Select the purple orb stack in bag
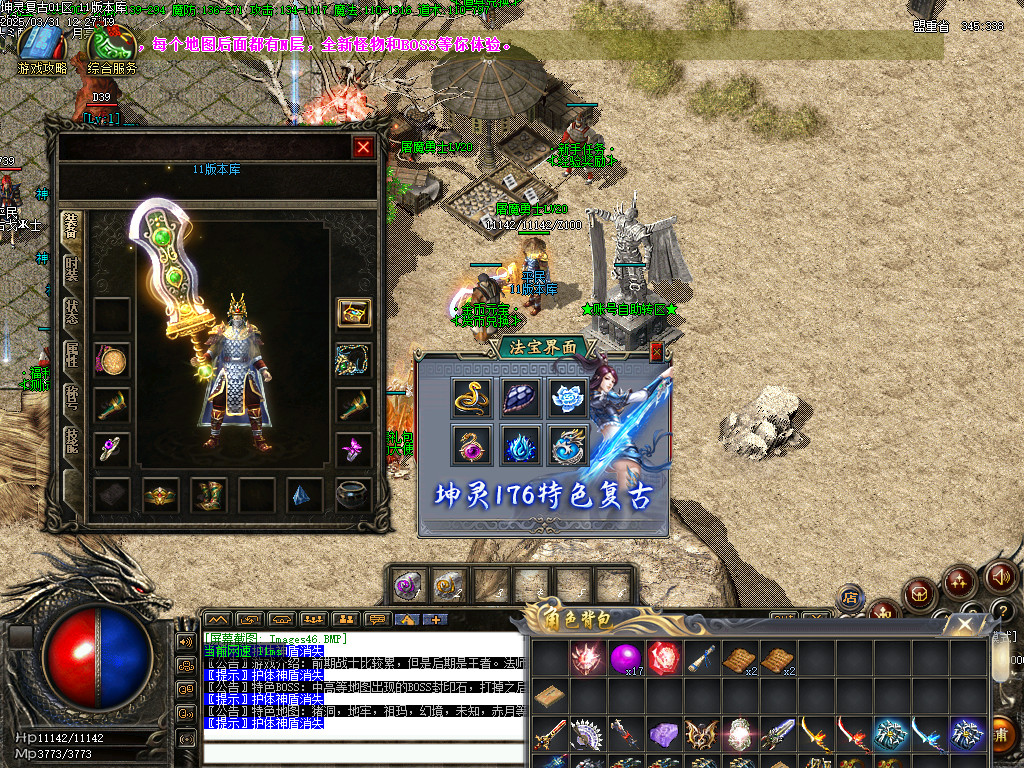 coord(627,657)
